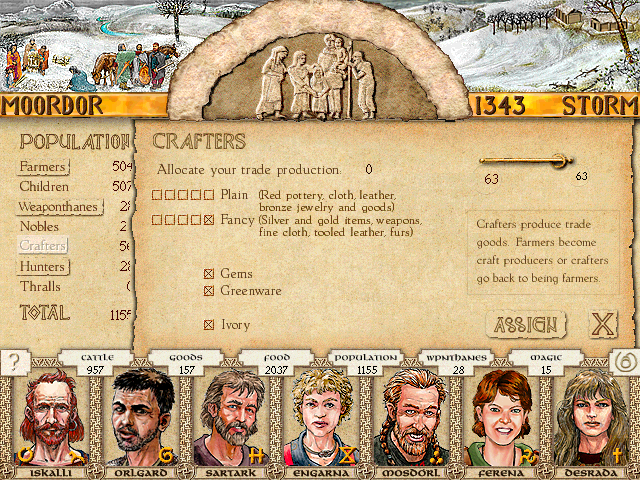Close the Crafters panel with the X
This screenshot has width=640, height=480.
[x=601, y=325]
